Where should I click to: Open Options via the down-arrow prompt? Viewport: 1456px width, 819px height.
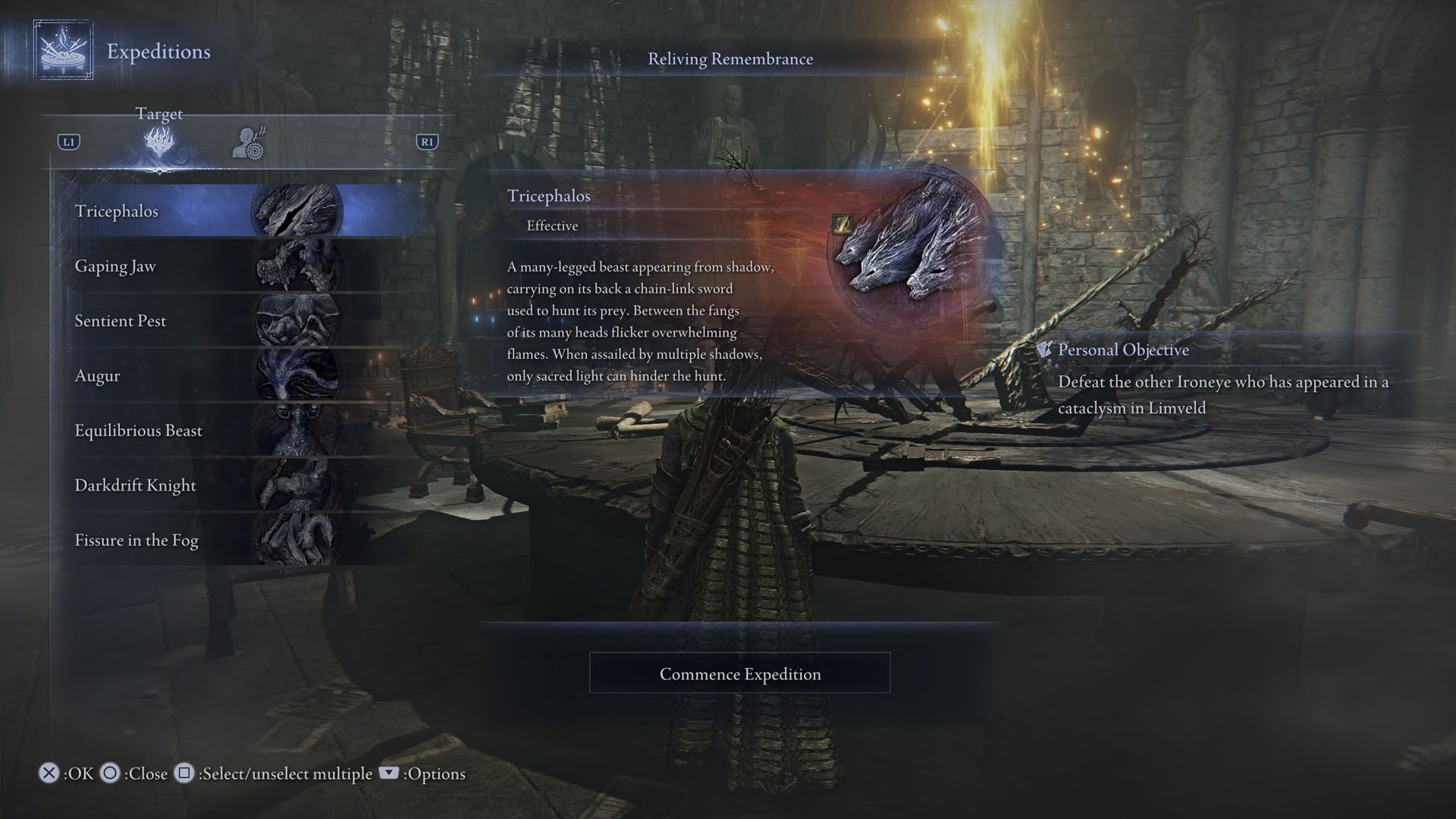[388, 774]
